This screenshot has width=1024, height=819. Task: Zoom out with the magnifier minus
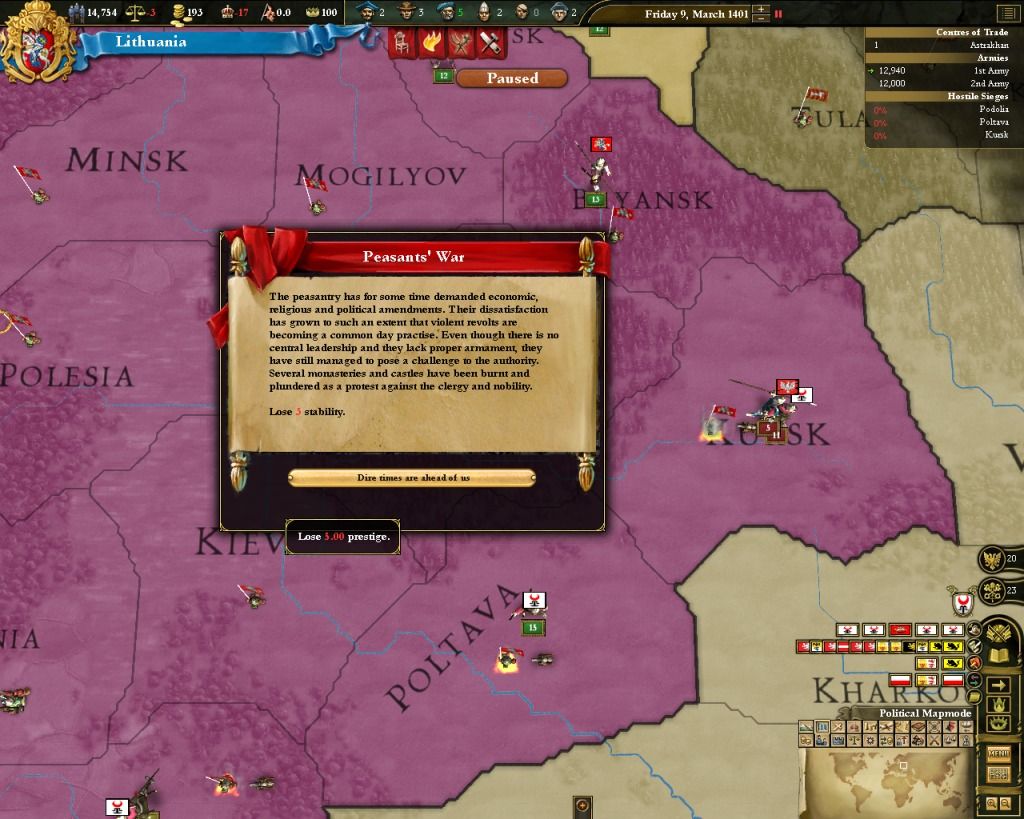point(1004,803)
